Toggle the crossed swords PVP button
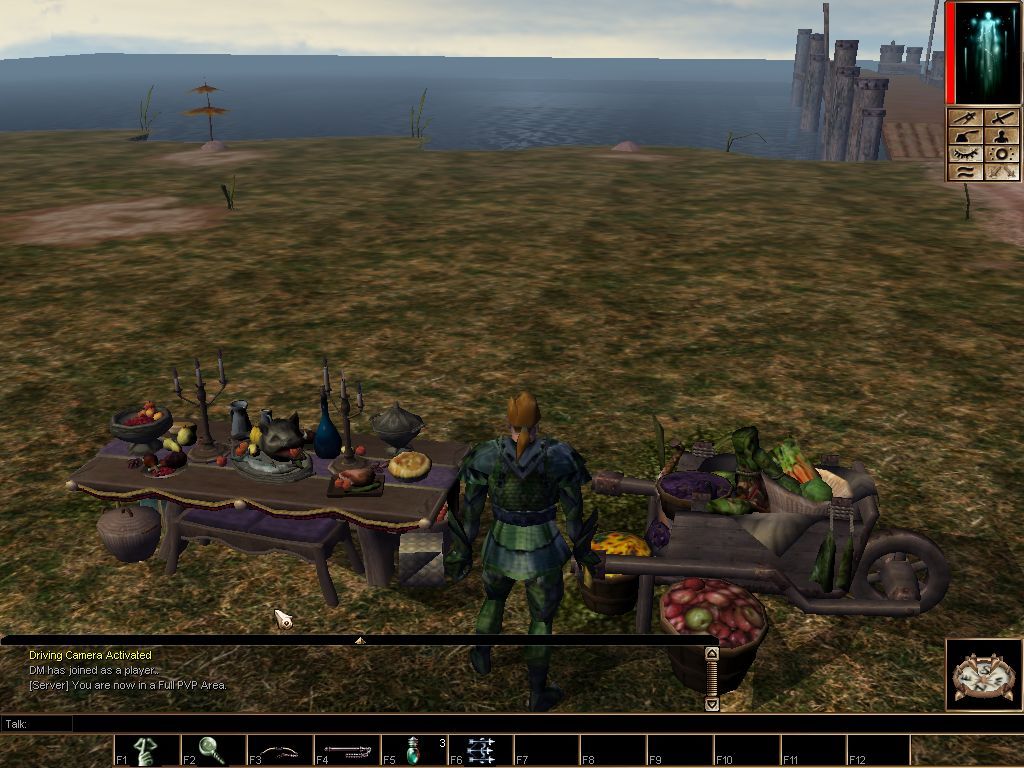This screenshot has width=1024, height=768. [1001, 172]
